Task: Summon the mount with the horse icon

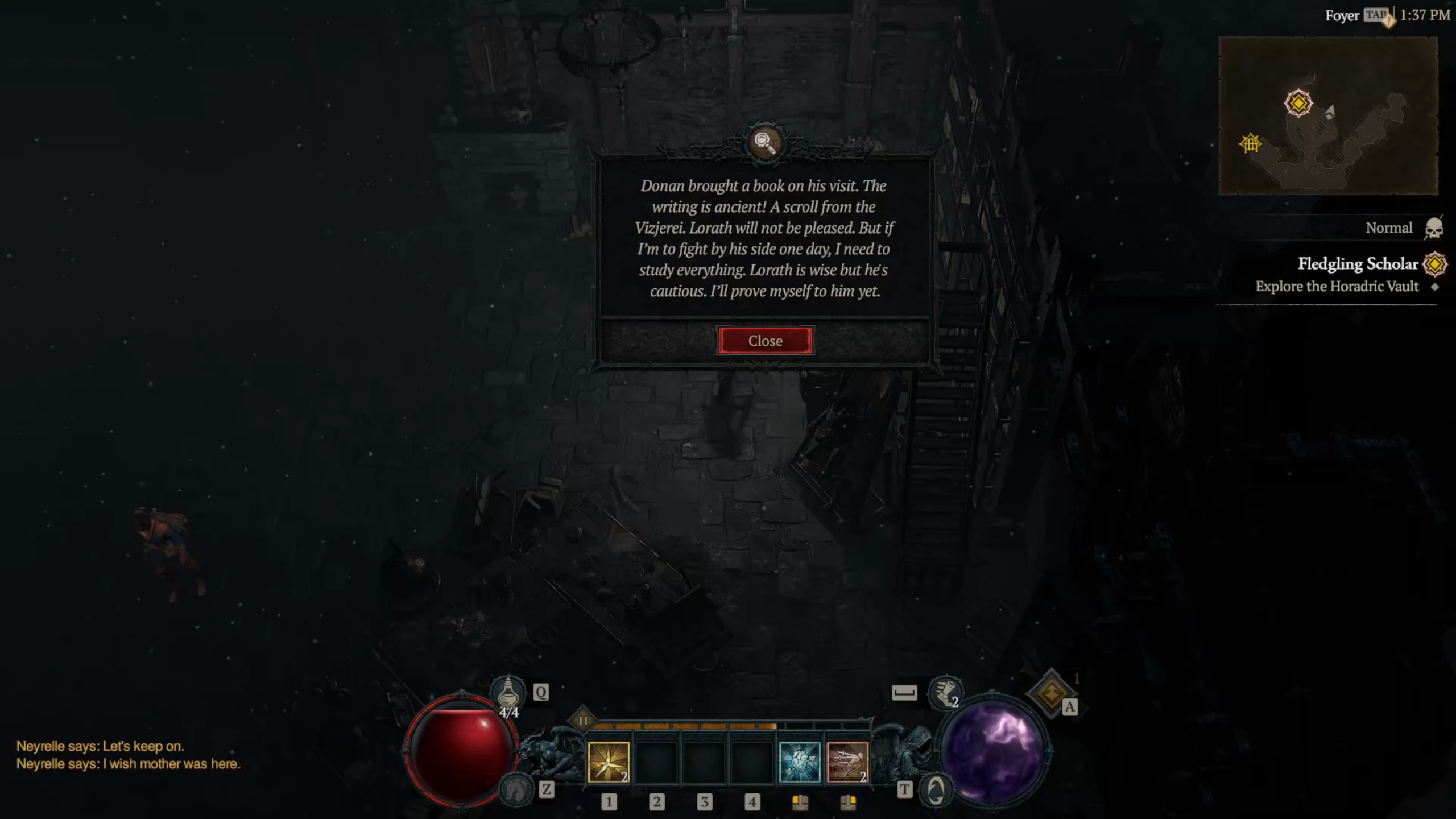Action: click(x=515, y=789)
